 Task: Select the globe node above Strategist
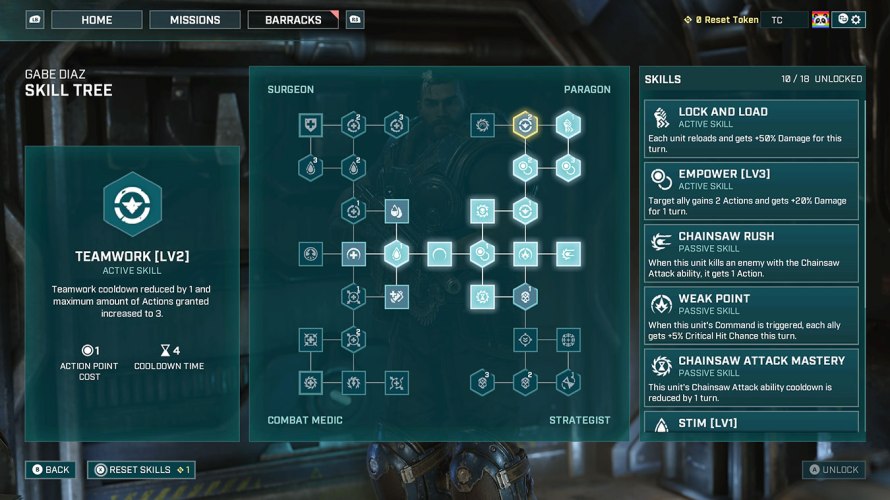coord(568,340)
